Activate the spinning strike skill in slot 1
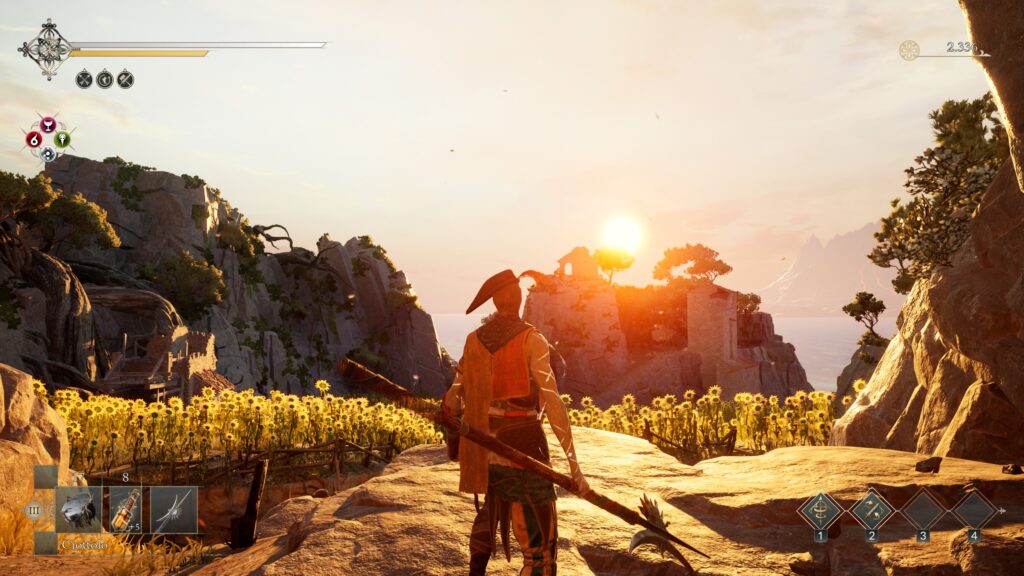The height and width of the screenshot is (576, 1024). coord(820,510)
